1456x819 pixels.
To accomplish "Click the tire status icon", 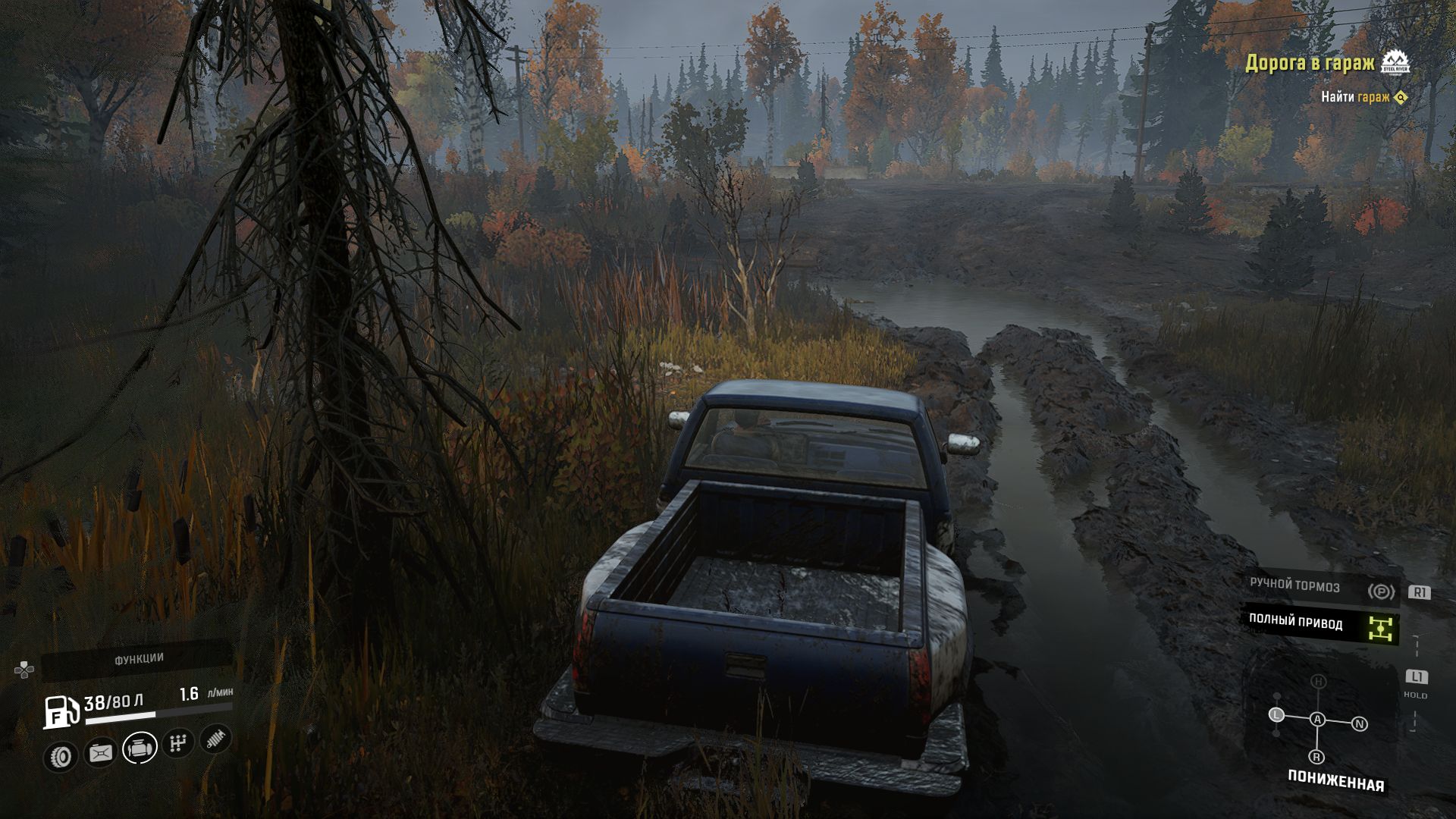I will tap(61, 756).
